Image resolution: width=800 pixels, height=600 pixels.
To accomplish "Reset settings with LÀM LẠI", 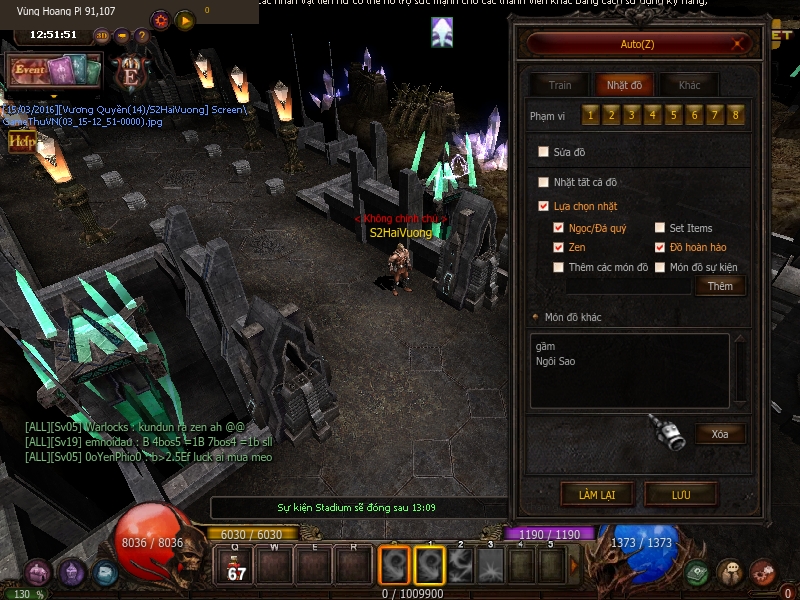I will tap(597, 494).
